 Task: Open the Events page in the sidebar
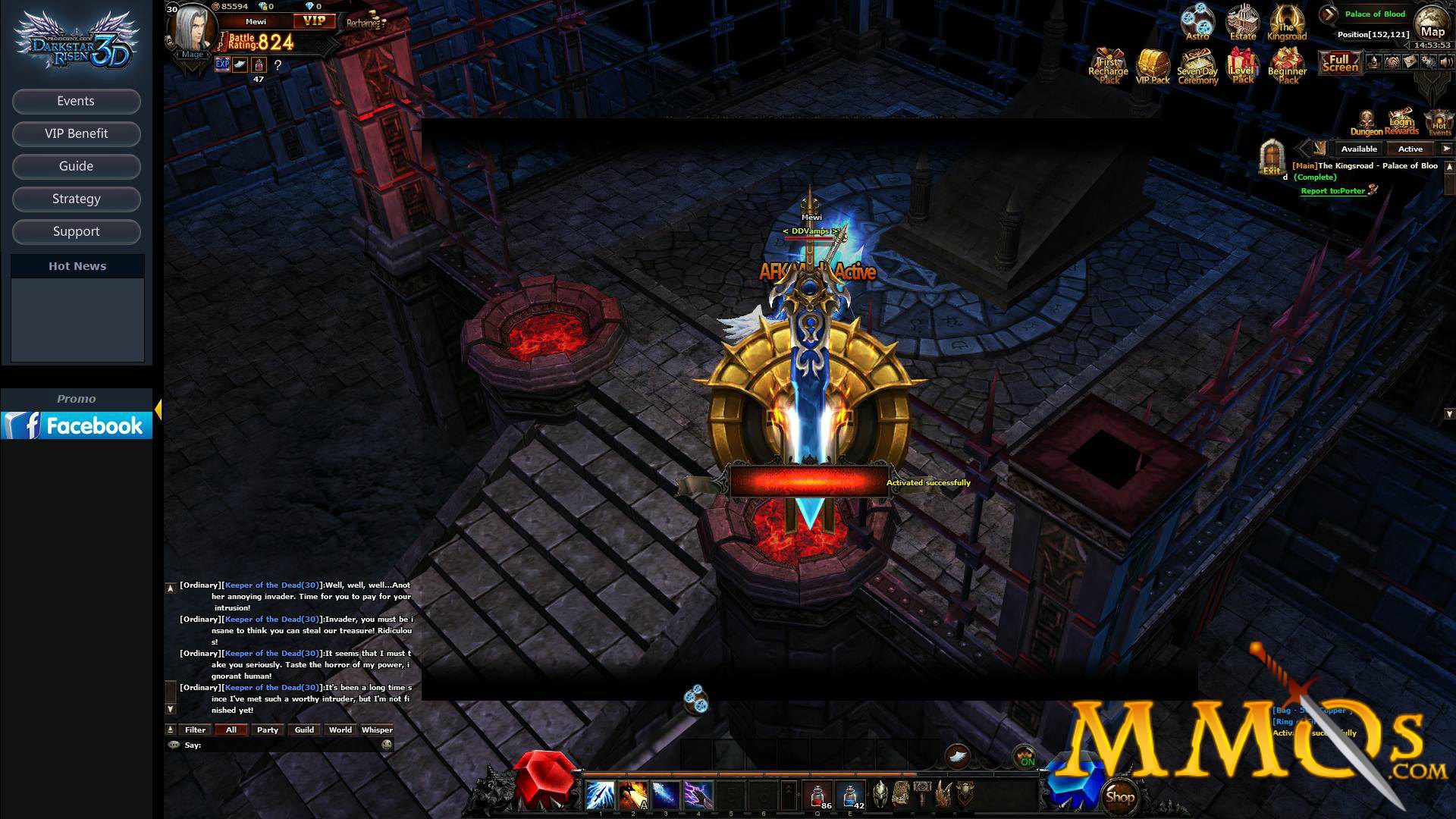pos(76,101)
